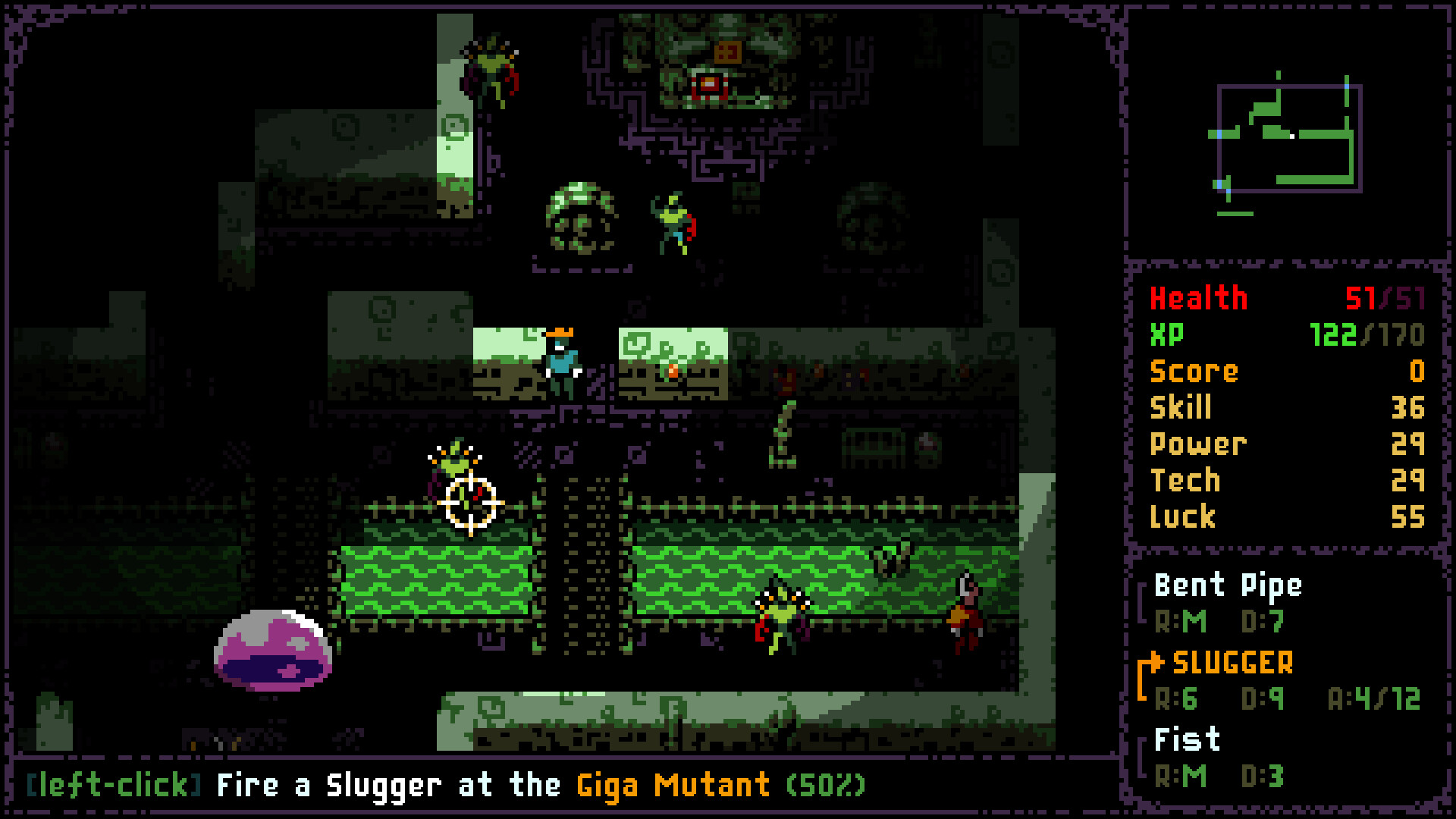Click the targeting reticle crosshair
The width and height of the screenshot is (1456, 819).
click(472, 502)
